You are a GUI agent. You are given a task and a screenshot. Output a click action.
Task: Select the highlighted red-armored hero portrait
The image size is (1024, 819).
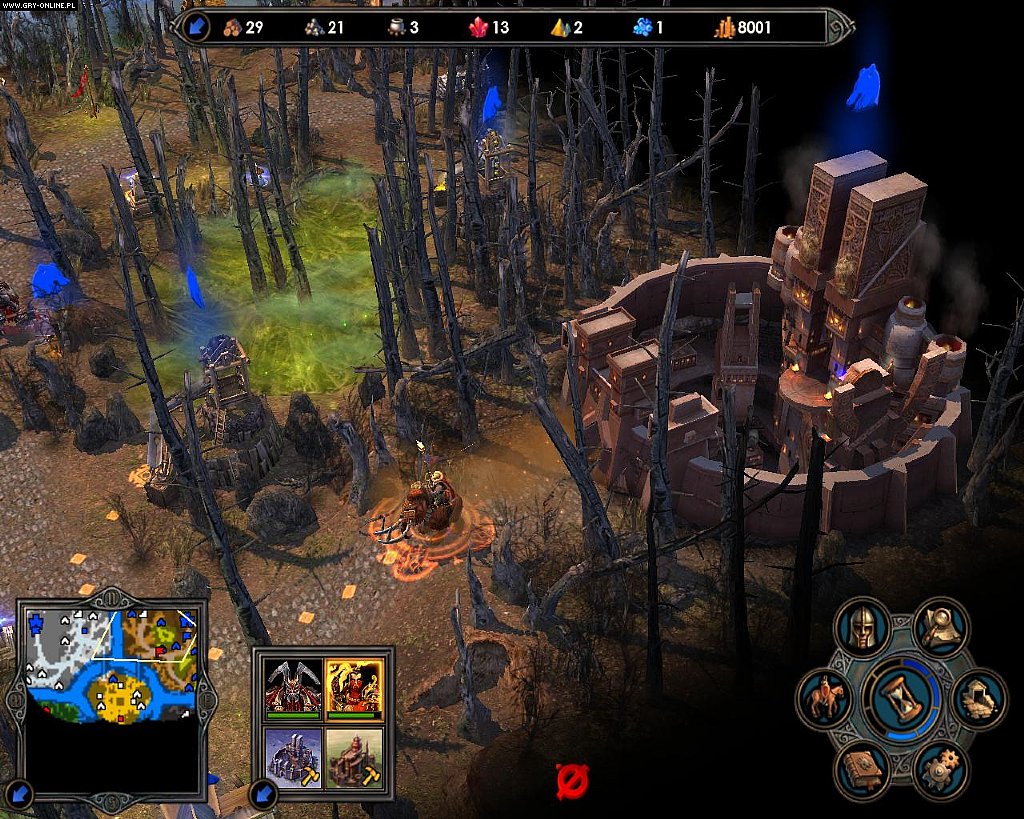click(354, 688)
